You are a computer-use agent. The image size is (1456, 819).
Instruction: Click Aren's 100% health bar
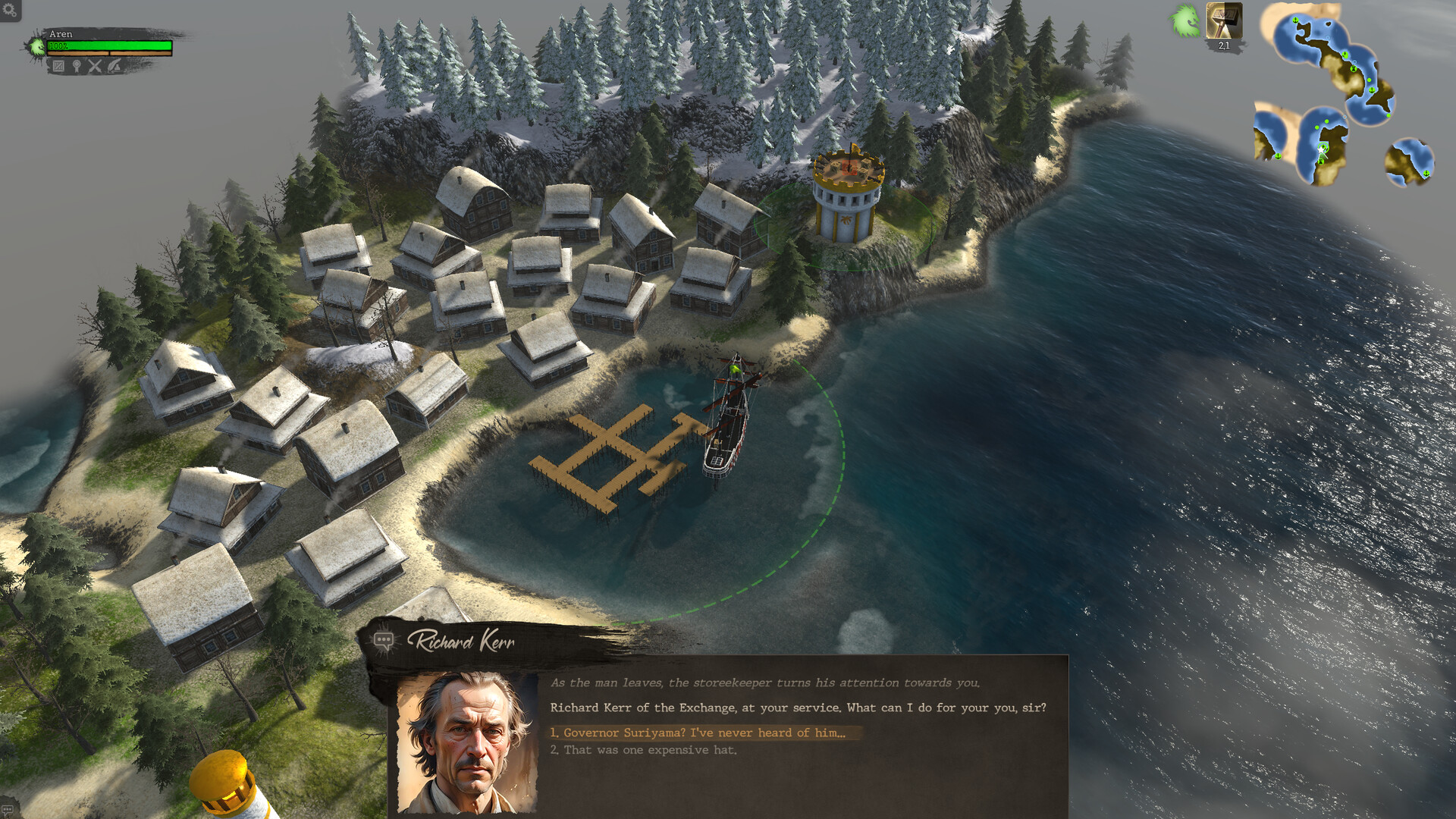pos(110,45)
